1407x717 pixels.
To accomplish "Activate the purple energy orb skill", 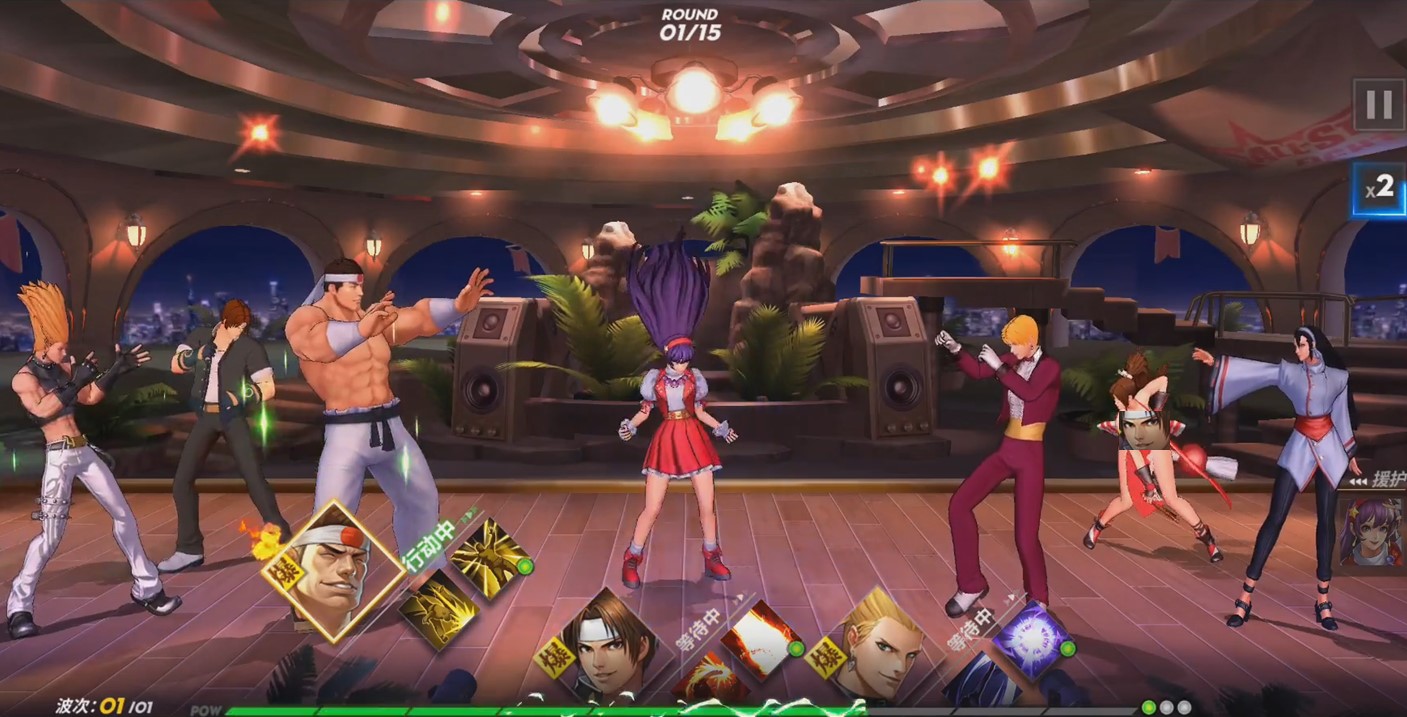I will 1033,639.
